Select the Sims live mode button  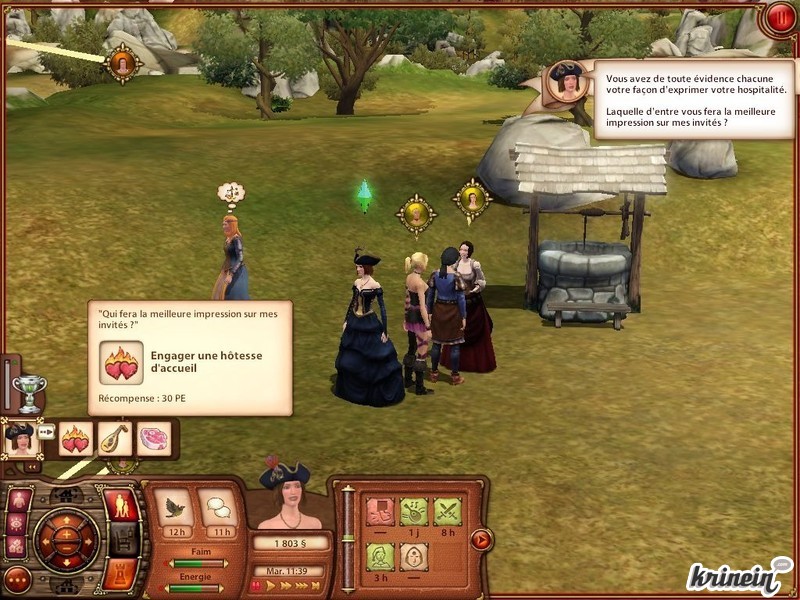point(122,505)
